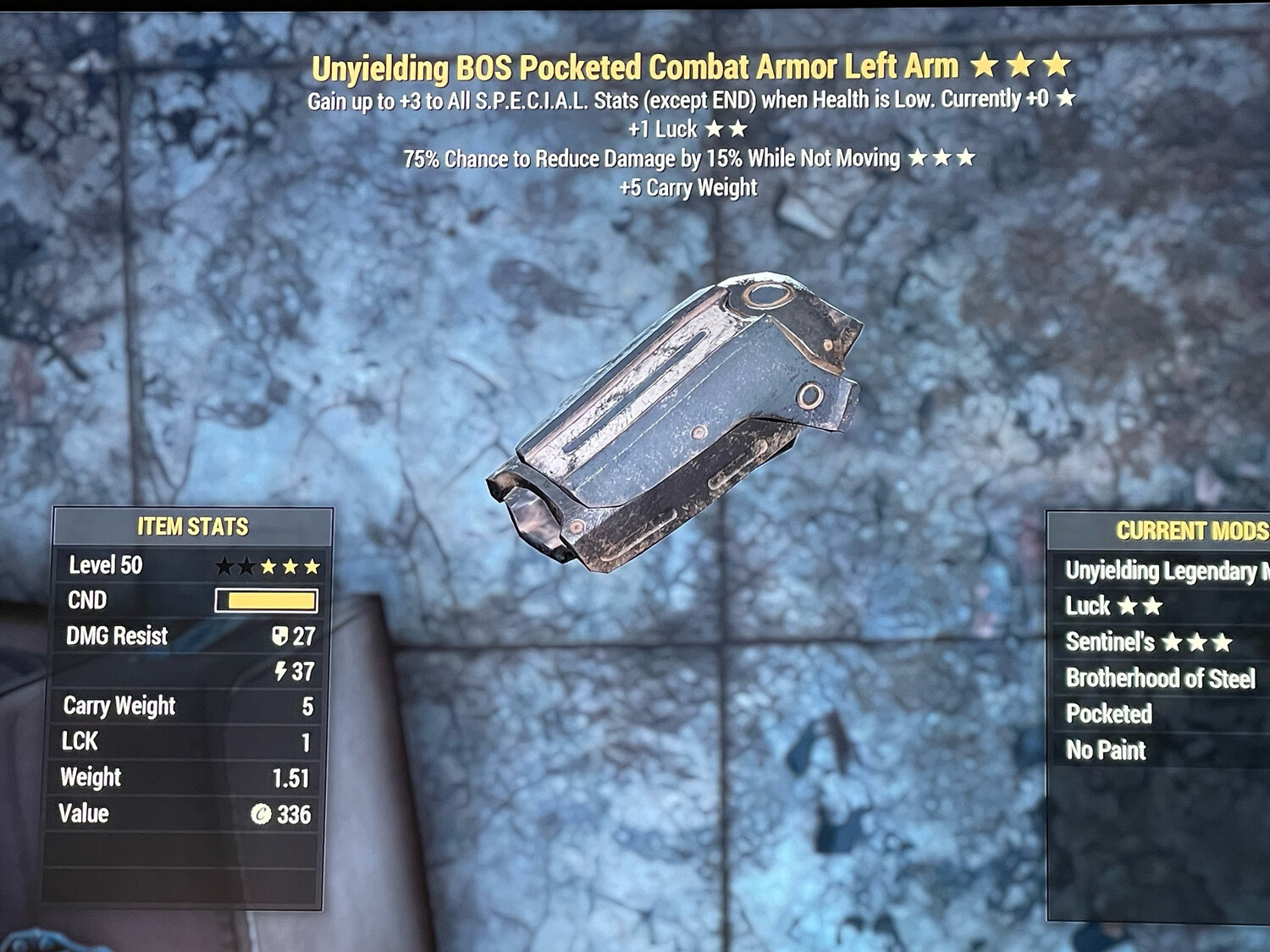The image size is (1270, 952).
Task: Choose the No Paint mod entry
Action: pos(1106,750)
